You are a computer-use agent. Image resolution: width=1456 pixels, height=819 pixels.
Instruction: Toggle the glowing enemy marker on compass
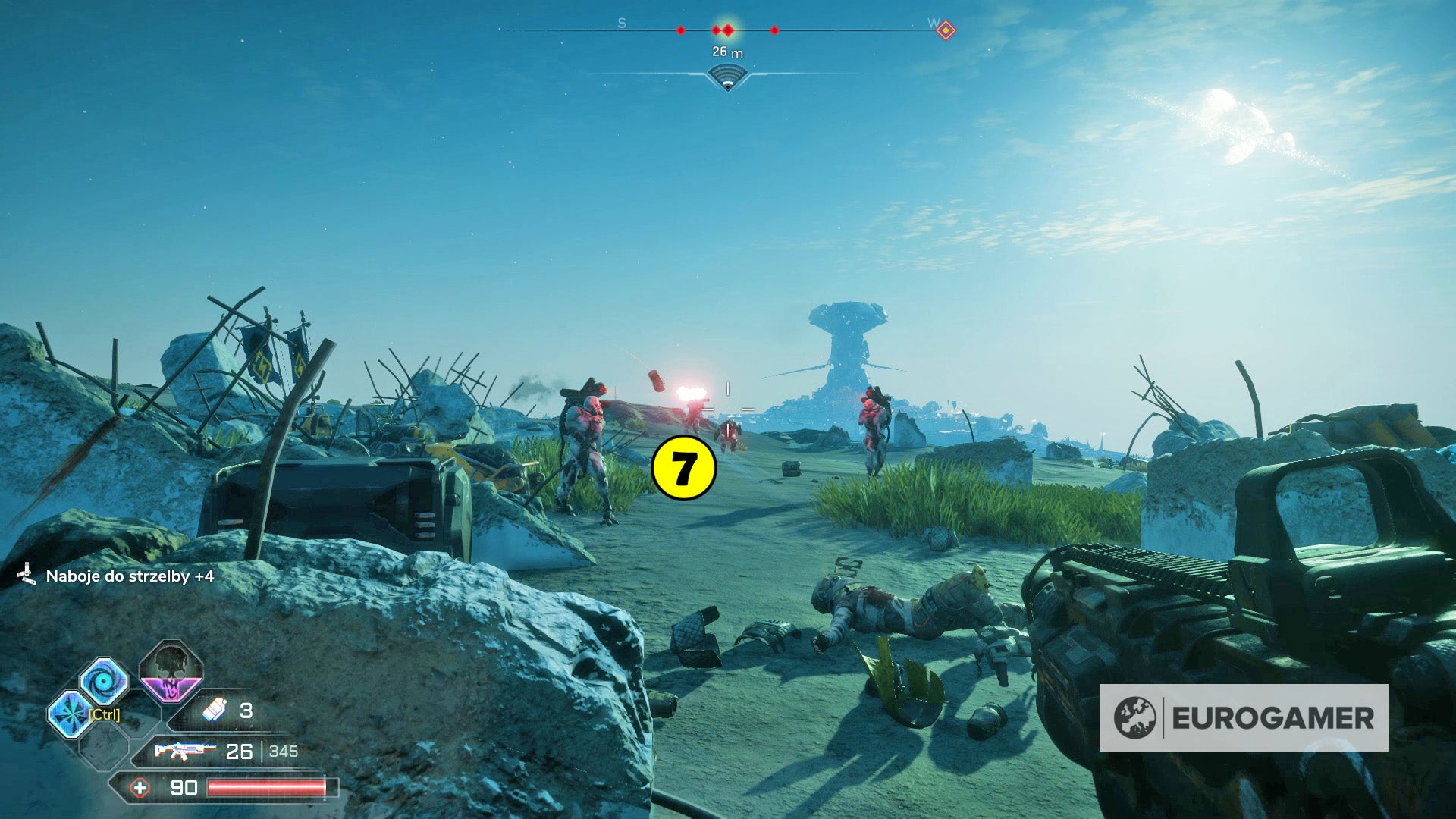[728, 29]
